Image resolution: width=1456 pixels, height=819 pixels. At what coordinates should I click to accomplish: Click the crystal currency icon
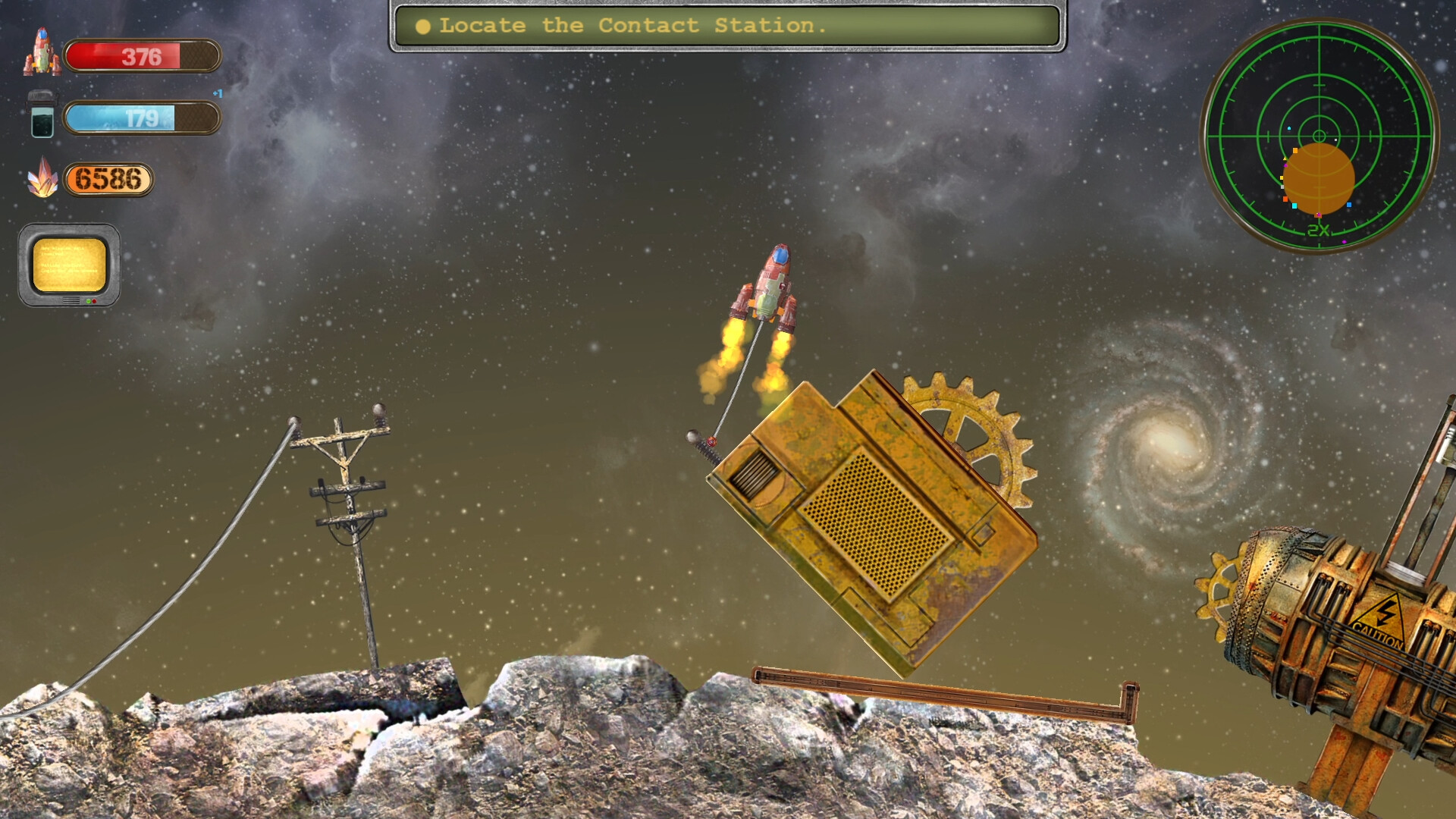[x=43, y=180]
